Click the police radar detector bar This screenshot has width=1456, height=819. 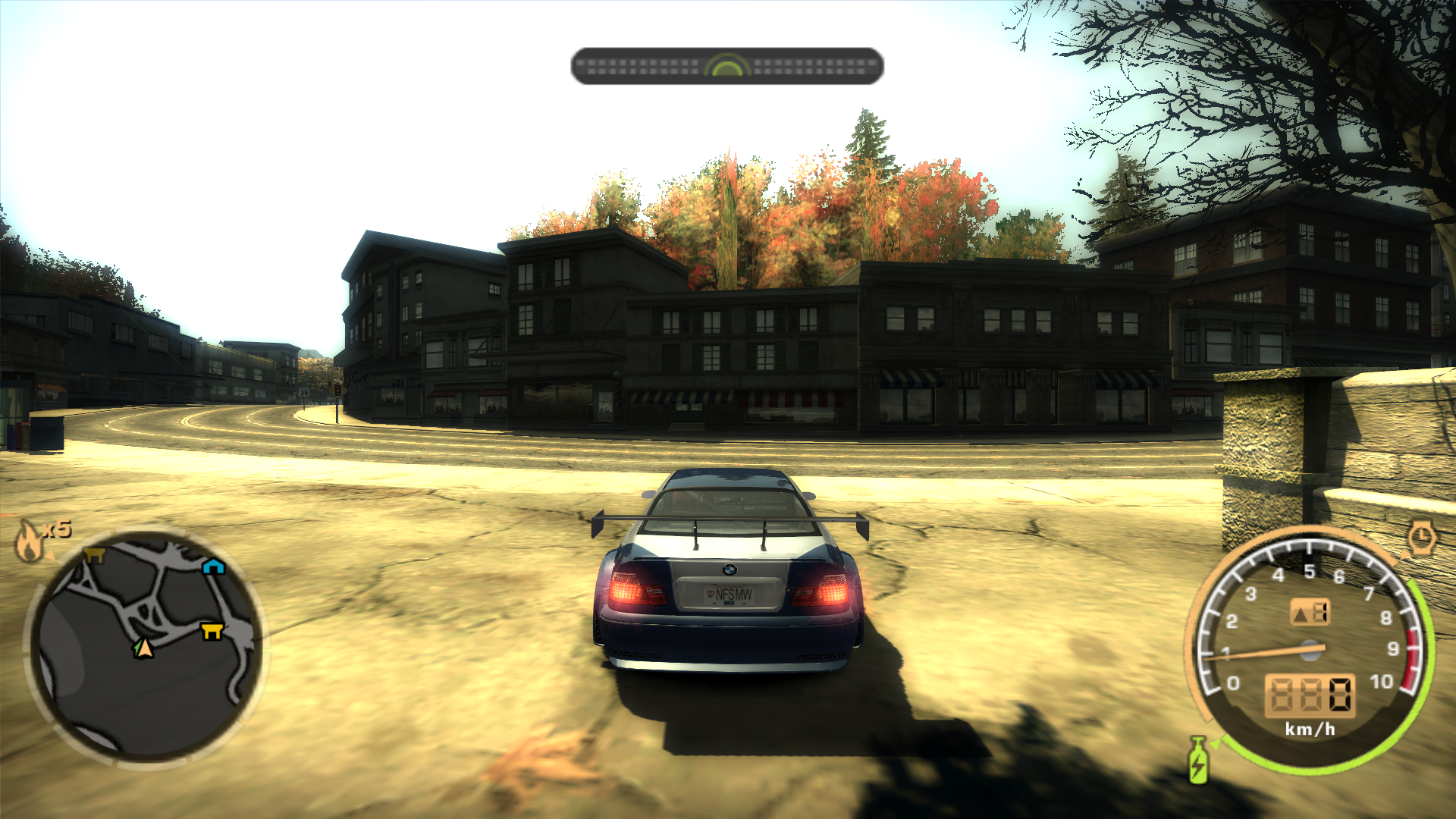726,67
